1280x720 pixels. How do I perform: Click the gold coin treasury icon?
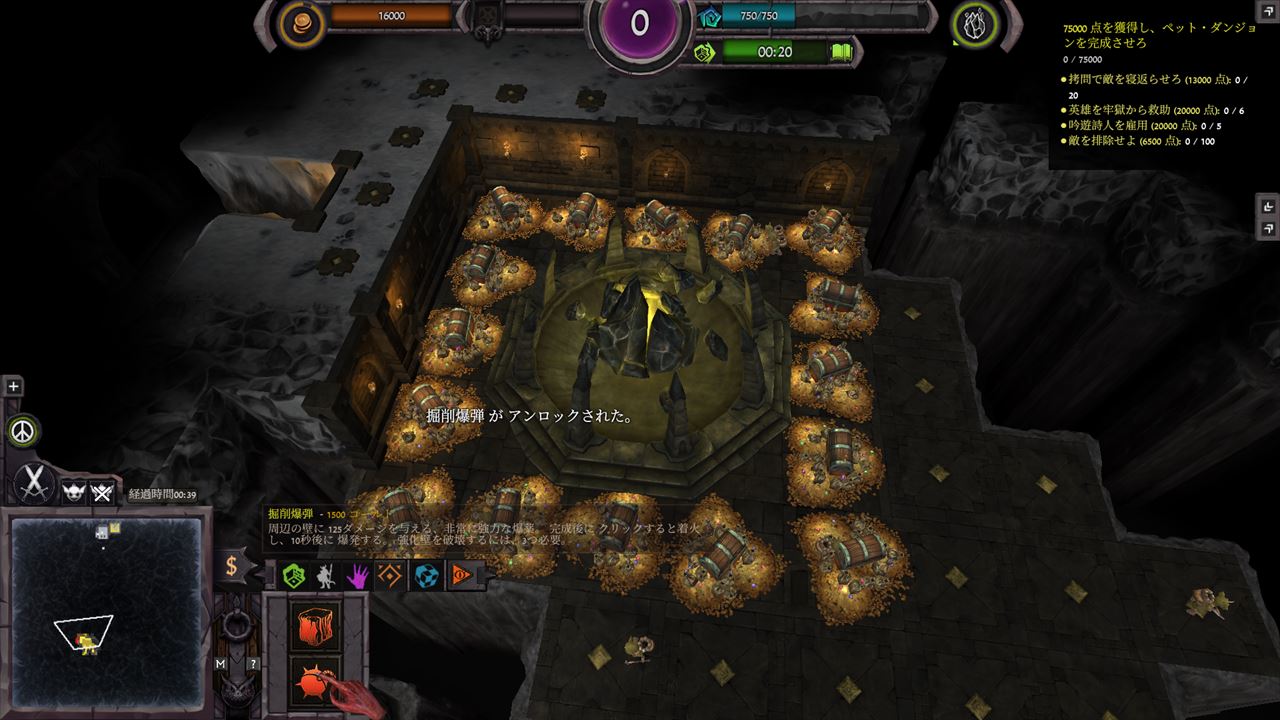coord(301,20)
